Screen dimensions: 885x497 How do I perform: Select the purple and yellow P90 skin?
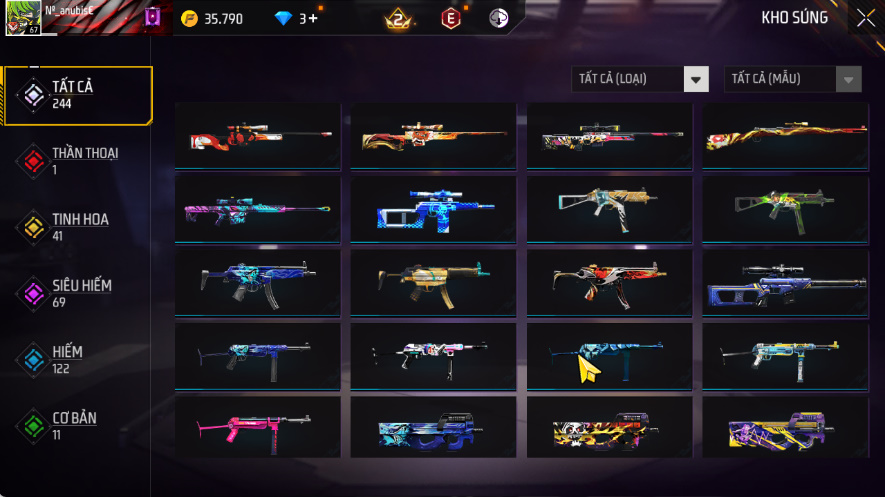785,429
